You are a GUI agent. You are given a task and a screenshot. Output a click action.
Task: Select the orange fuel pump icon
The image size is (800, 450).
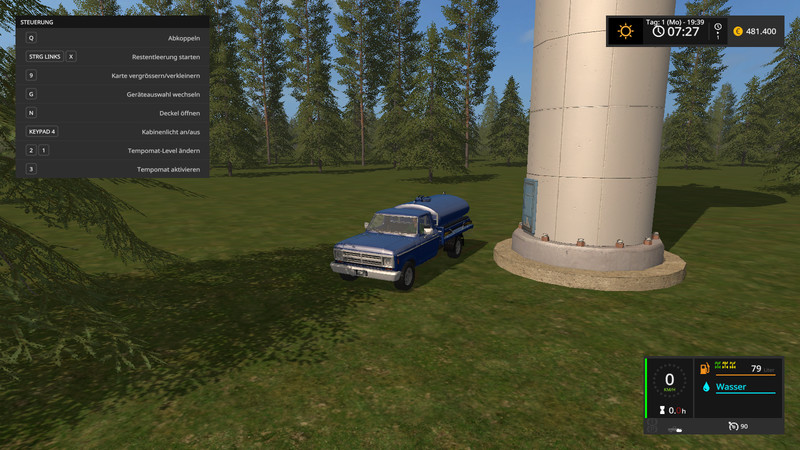tap(706, 369)
